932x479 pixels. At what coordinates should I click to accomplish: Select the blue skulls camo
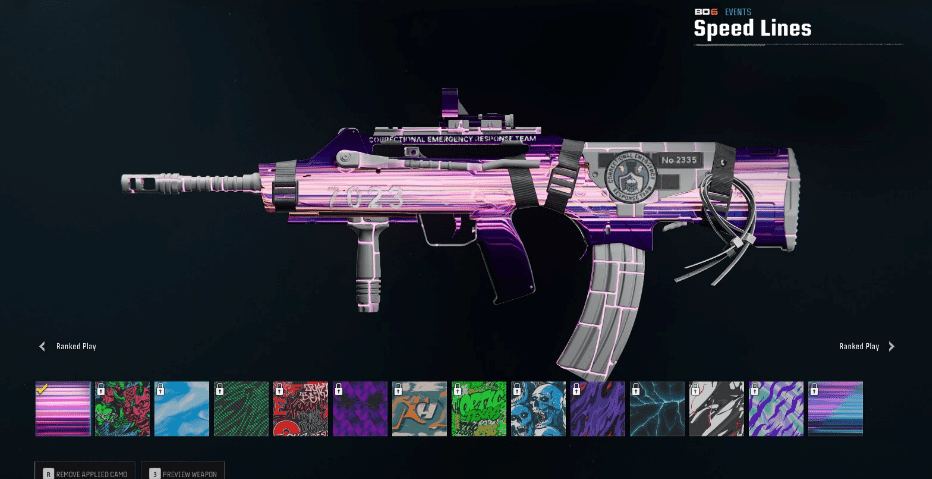coord(539,408)
